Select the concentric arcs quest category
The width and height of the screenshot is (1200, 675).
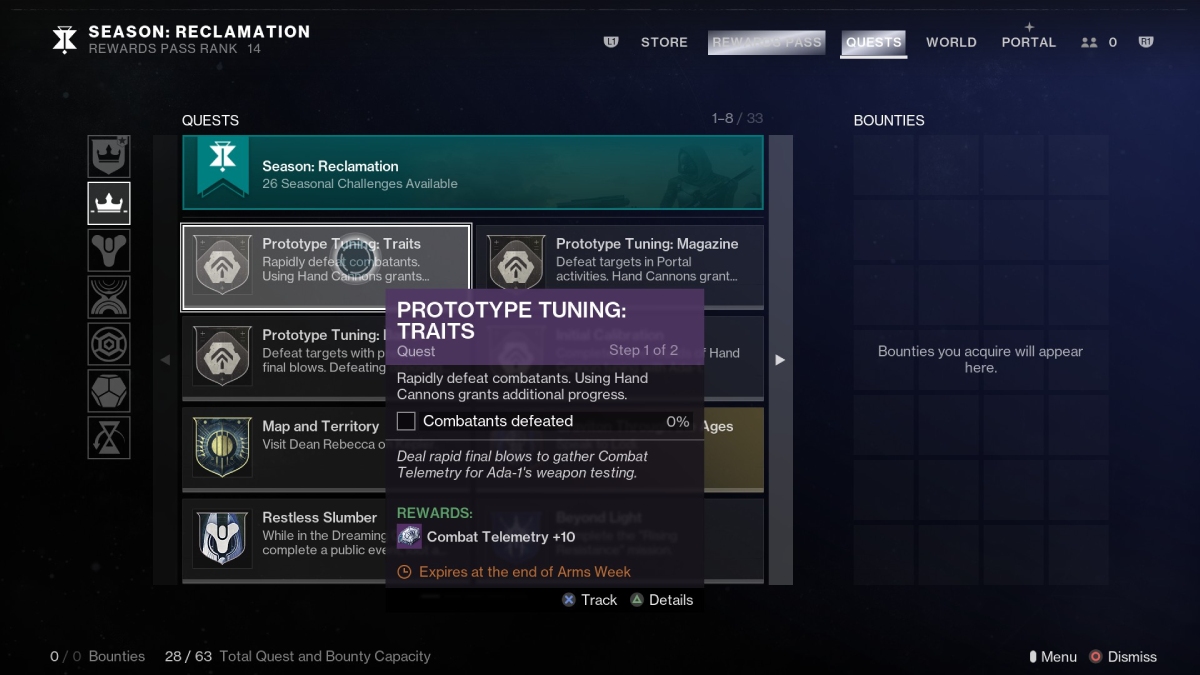[x=108, y=297]
